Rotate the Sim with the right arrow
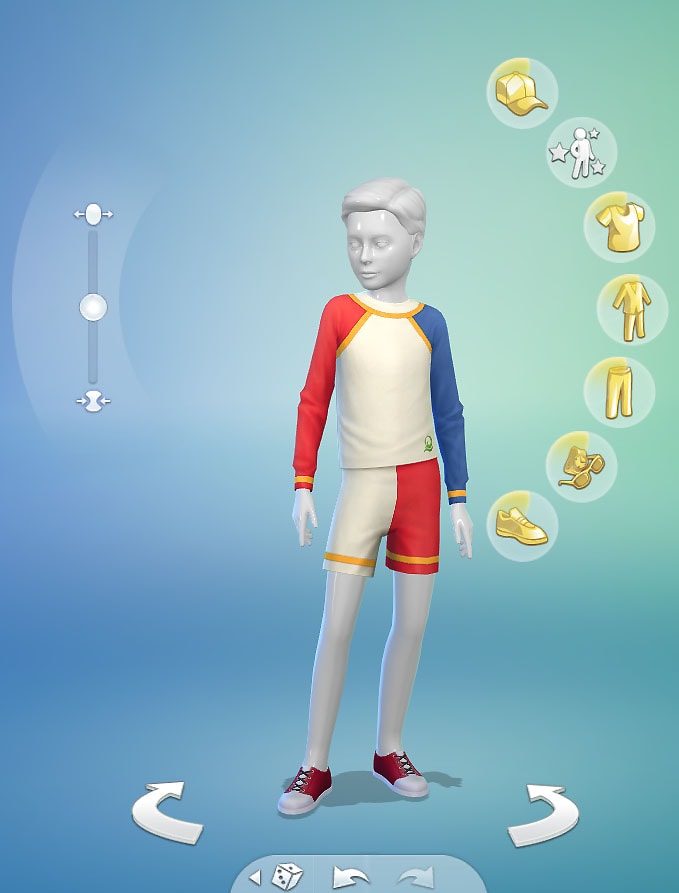 pos(543,817)
